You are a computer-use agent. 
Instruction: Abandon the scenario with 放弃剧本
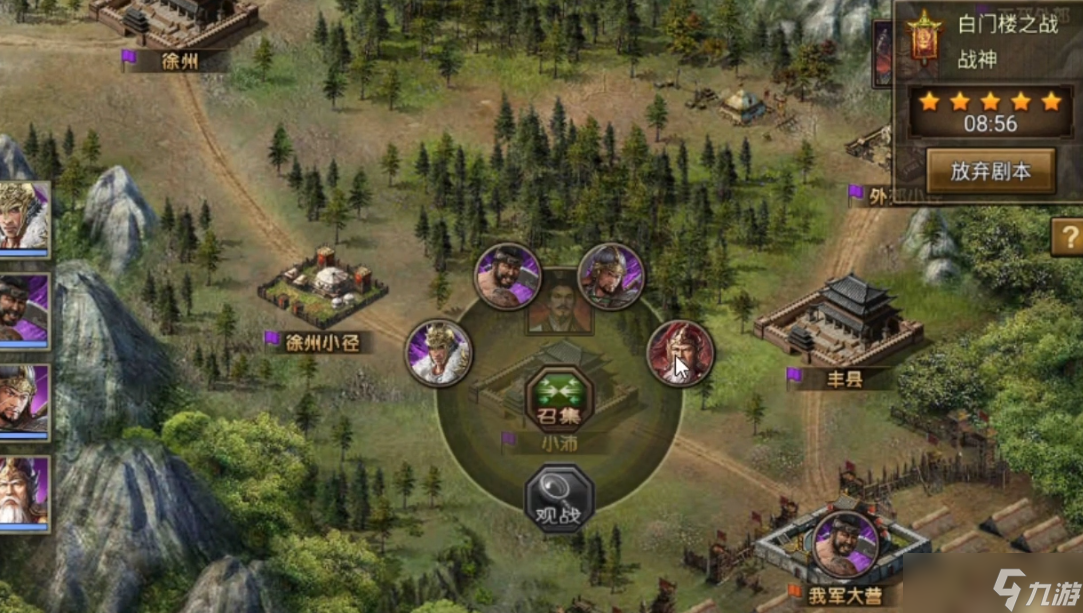(x=990, y=172)
